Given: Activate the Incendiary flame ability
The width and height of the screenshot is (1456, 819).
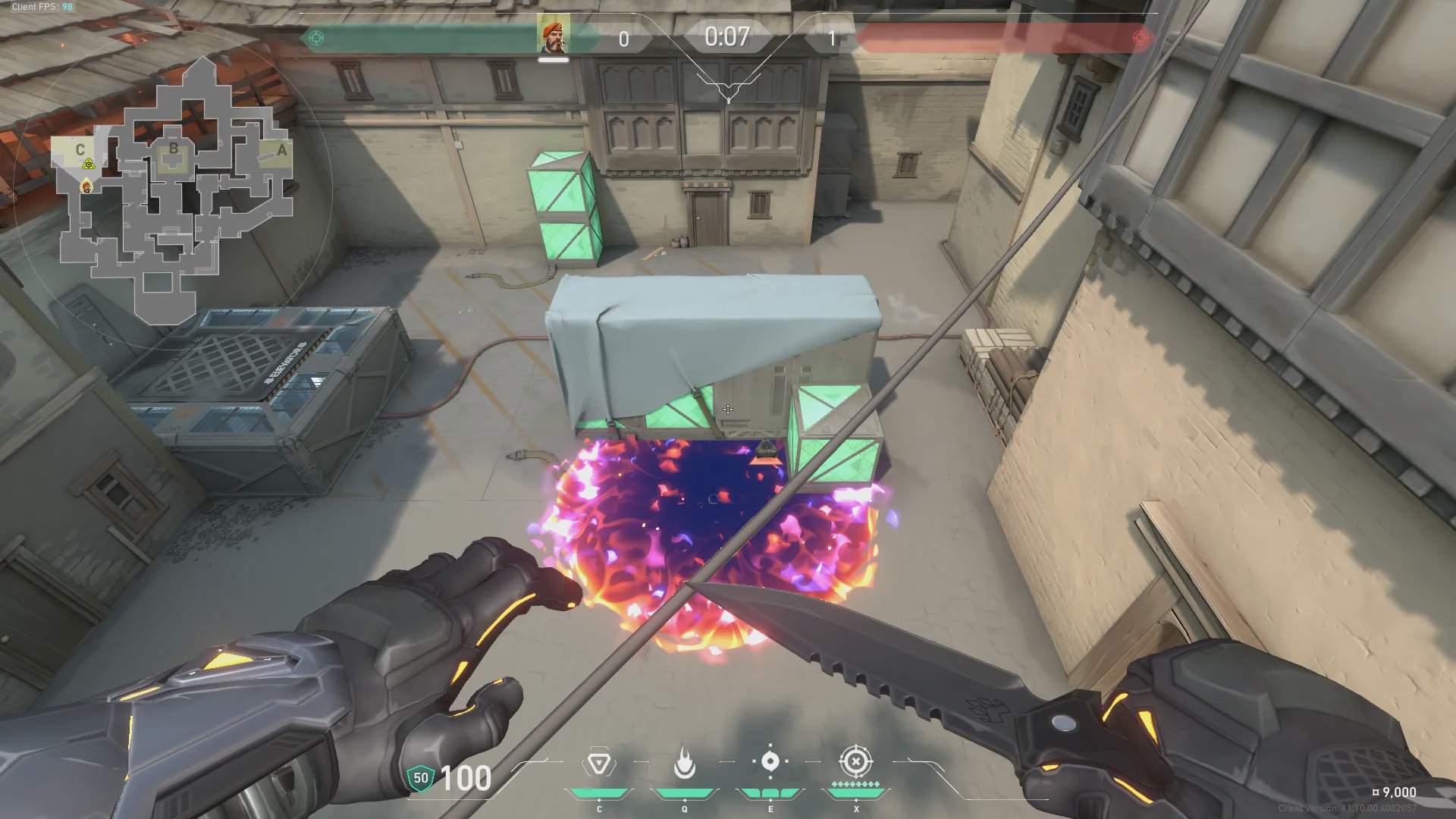Looking at the screenshot, I should pos(685,763).
